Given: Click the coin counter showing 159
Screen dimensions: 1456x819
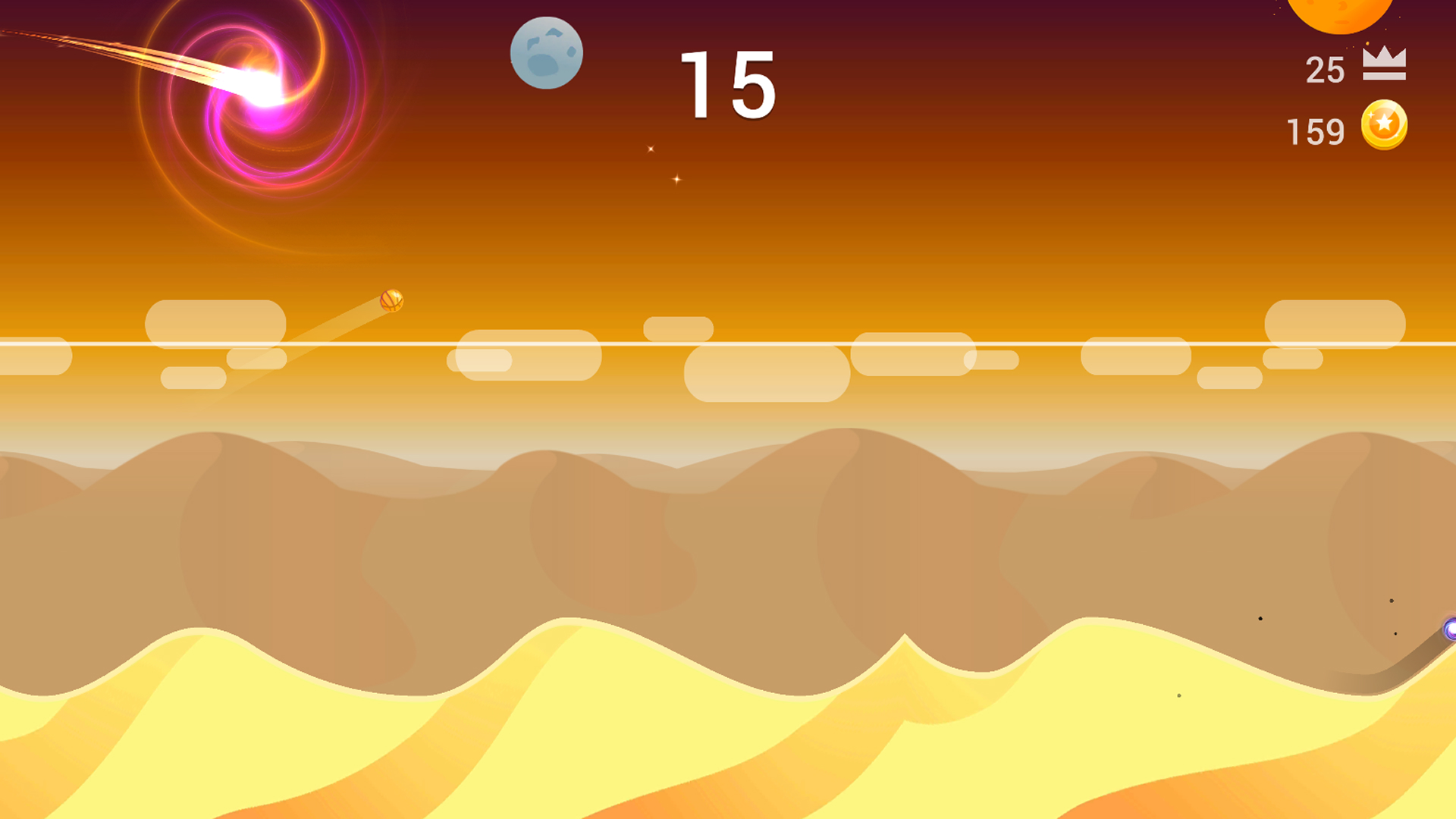Looking at the screenshot, I should click(1314, 130).
